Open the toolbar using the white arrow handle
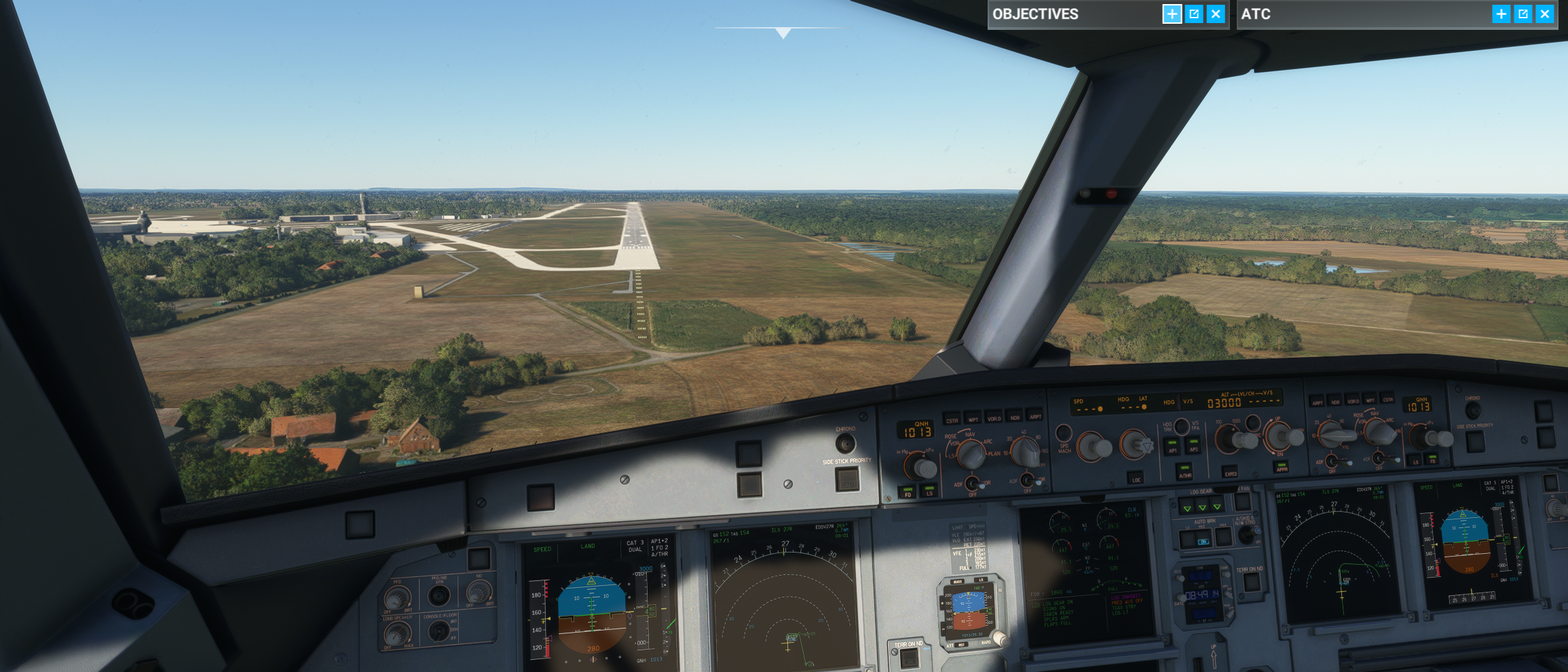 [783, 33]
